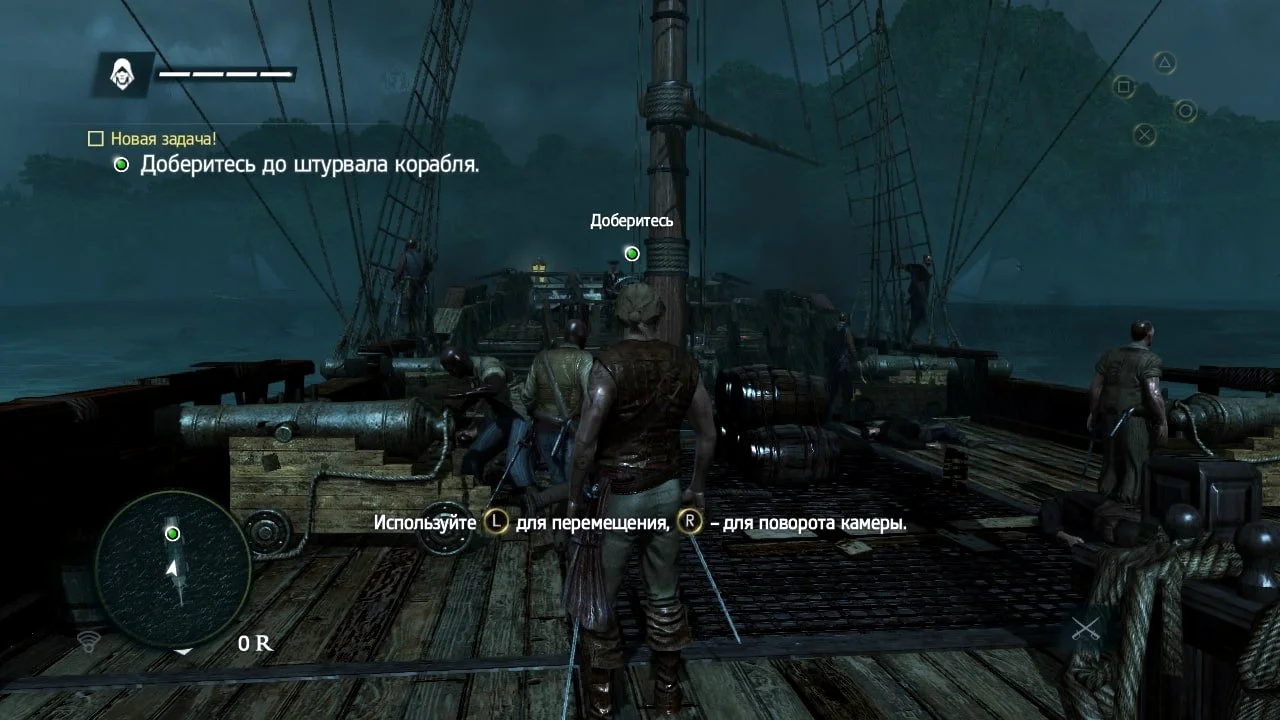Click the signal icon beside the minimap
This screenshot has height=720, width=1280.
coord(88,640)
